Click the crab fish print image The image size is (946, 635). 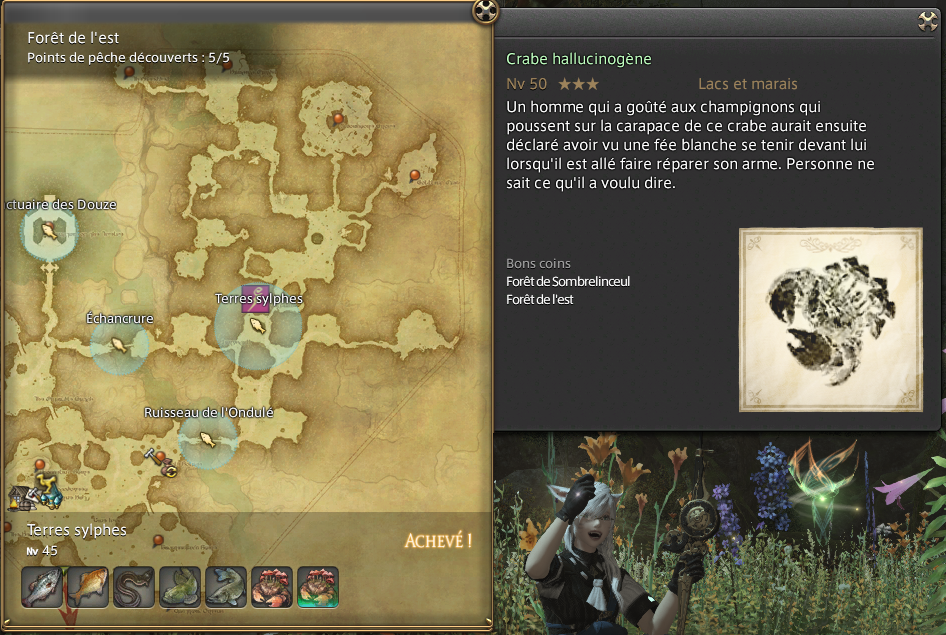(x=829, y=319)
